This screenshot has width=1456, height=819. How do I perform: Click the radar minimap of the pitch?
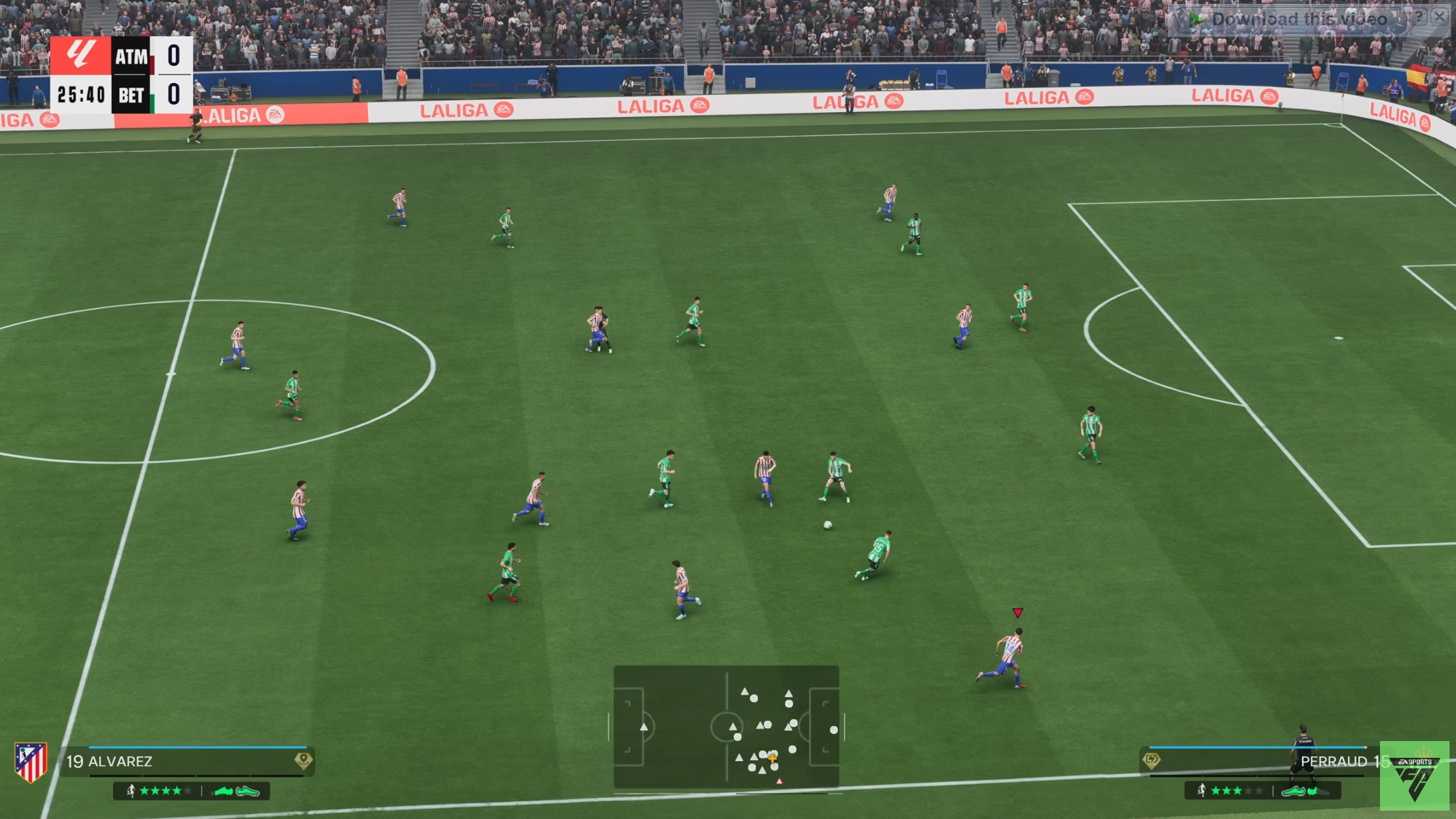click(726, 726)
